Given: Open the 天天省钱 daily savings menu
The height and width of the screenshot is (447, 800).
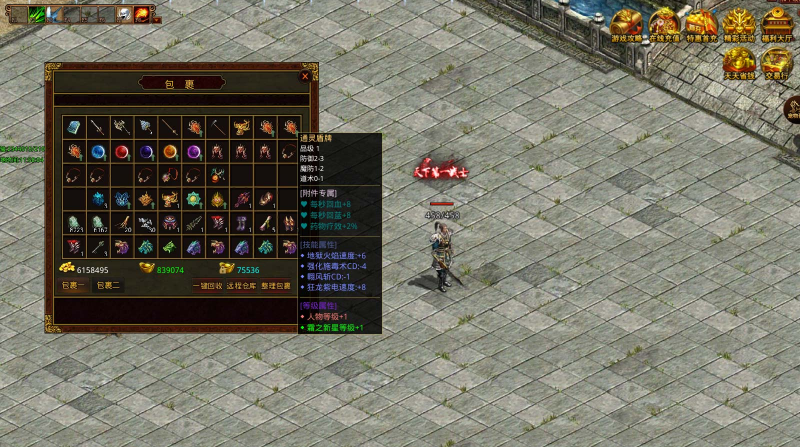Looking at the screenshot, I should 739,62.
